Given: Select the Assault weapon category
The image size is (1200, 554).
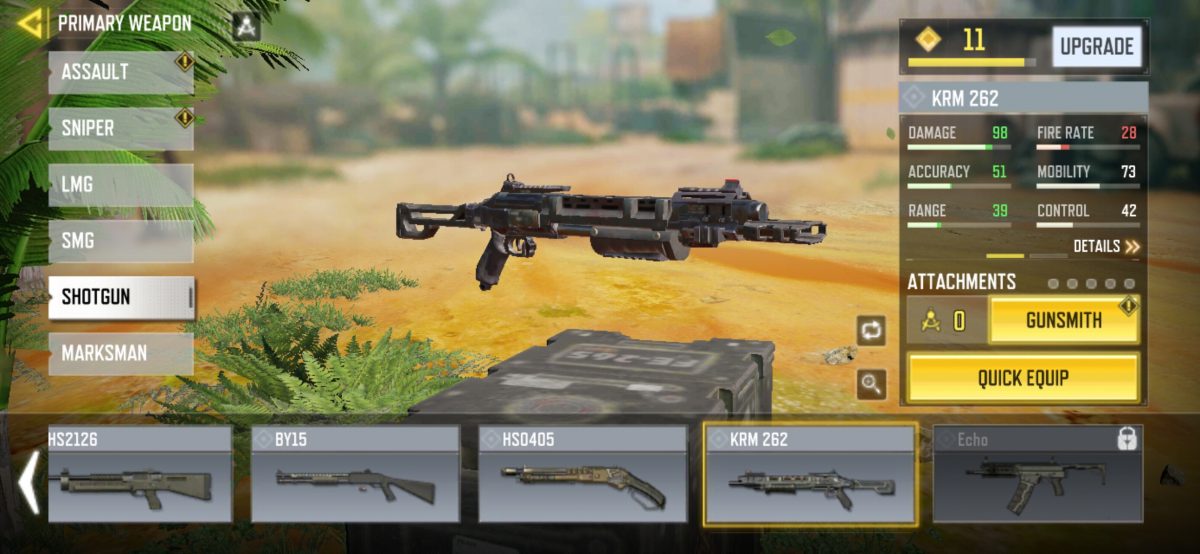Looking at the screenshot, I should 120,73.
